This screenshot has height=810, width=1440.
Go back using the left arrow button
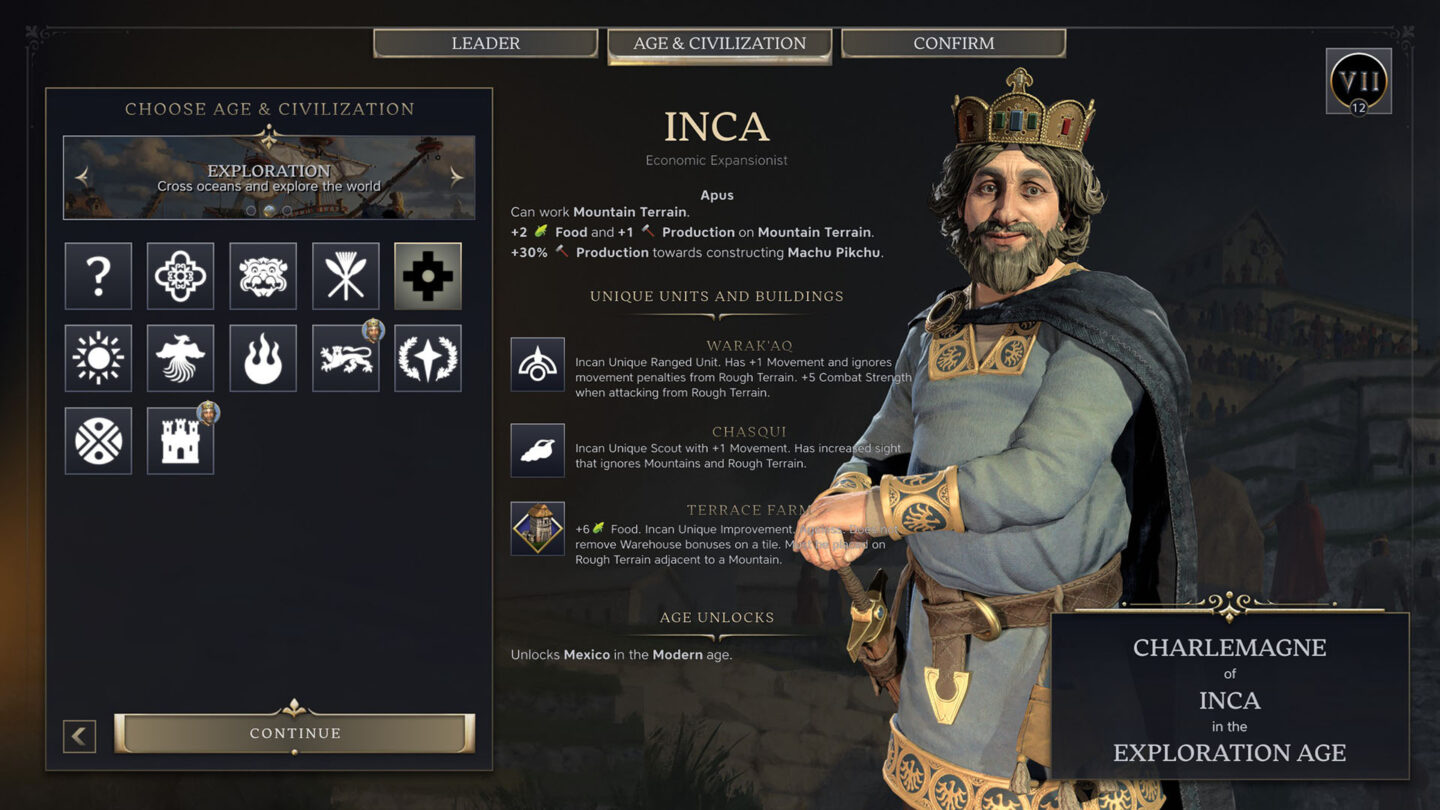click(79, 737)
